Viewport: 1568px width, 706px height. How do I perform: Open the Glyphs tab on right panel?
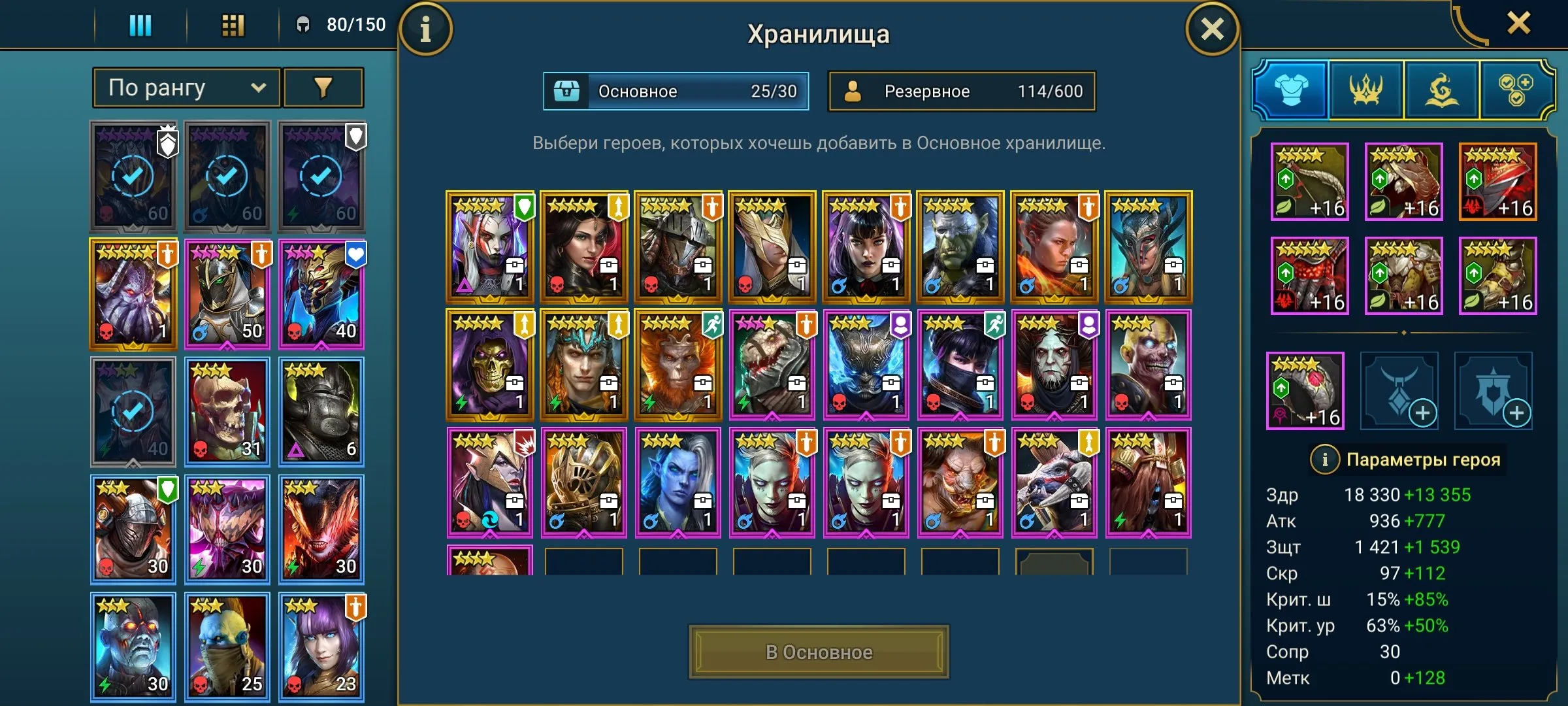(x=1441, y=90)
